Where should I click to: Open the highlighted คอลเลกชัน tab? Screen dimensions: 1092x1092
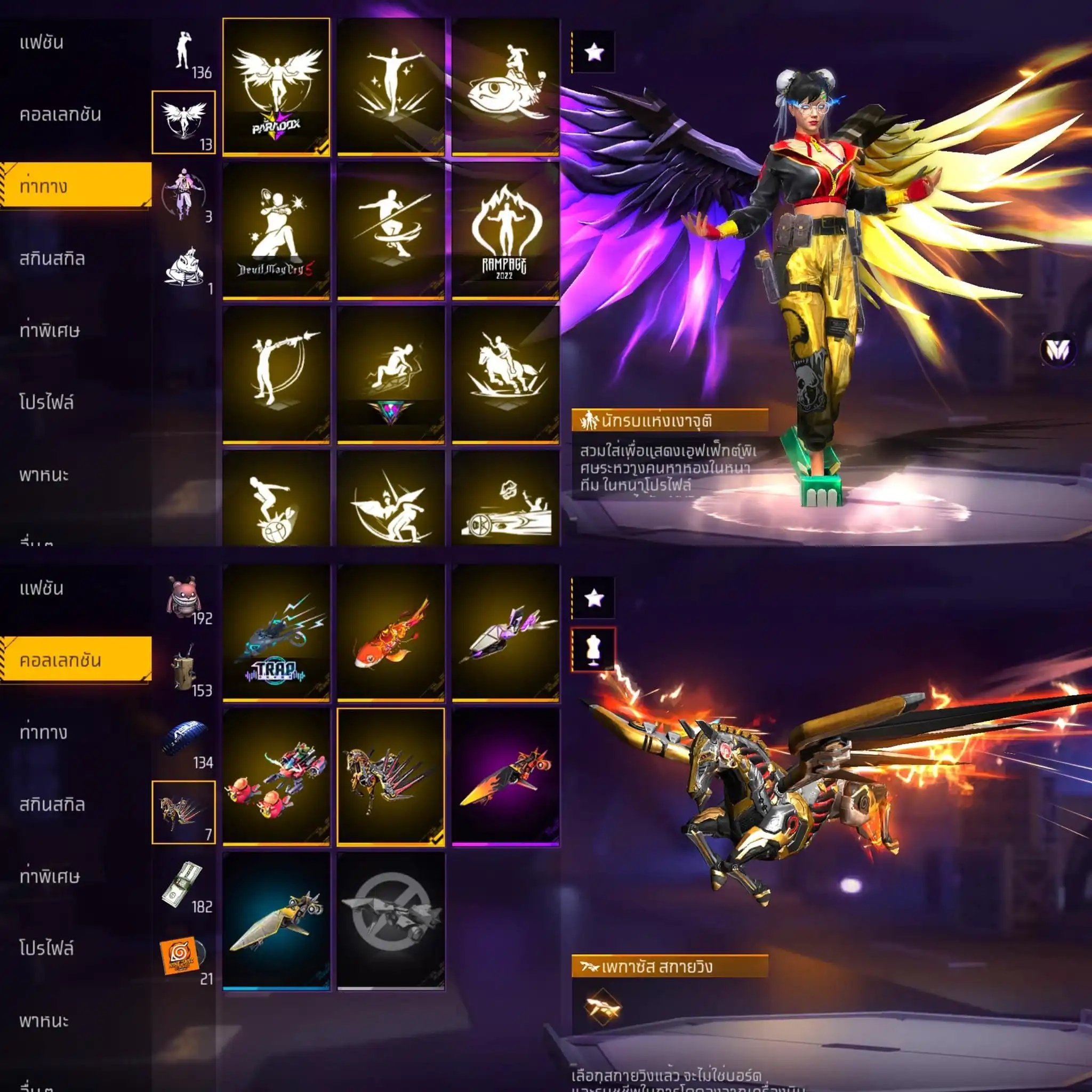click(x=76, y=659)
